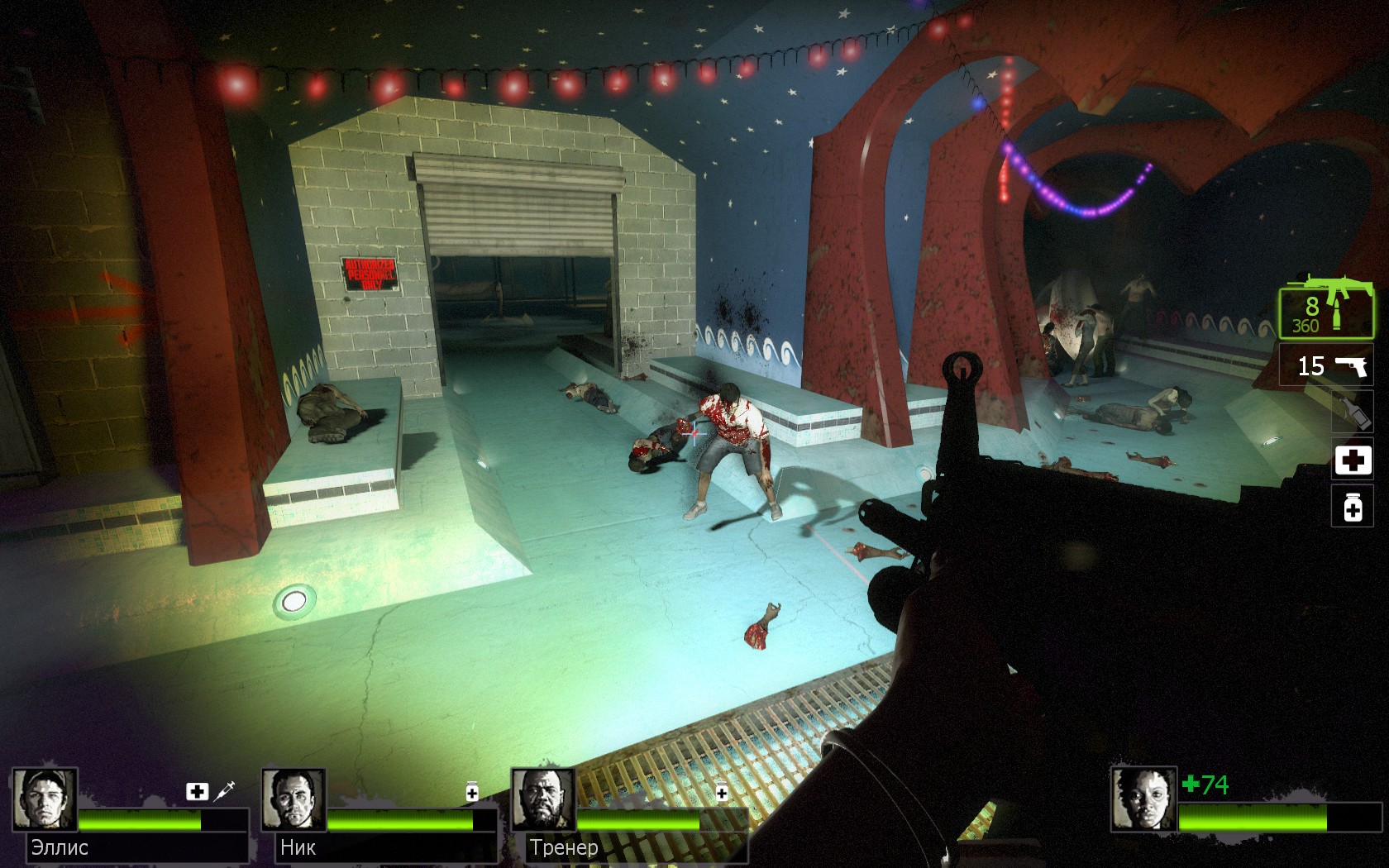Choose the molotov bottle slot

[1352, 411]
